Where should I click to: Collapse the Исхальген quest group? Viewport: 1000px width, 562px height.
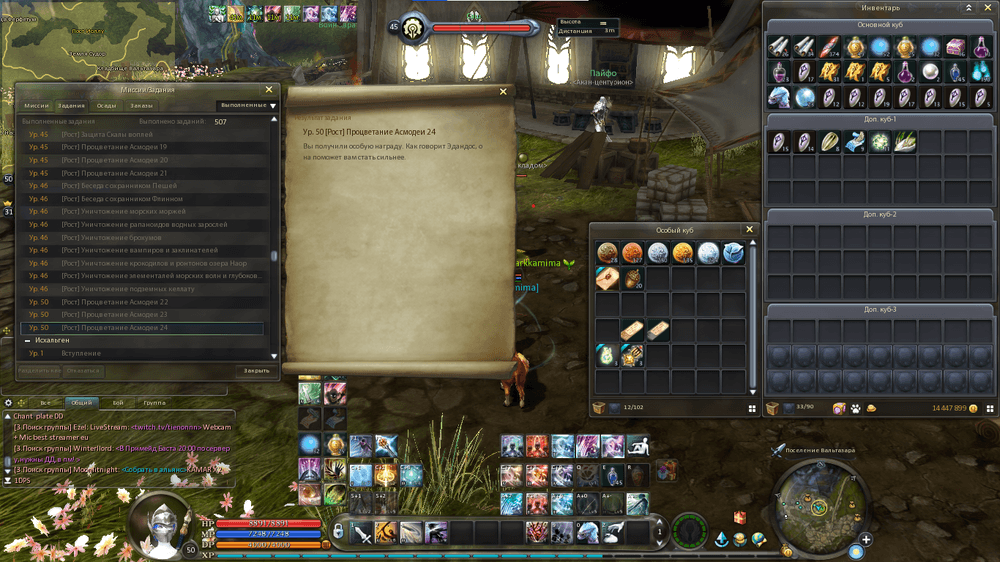coord(27,341)
